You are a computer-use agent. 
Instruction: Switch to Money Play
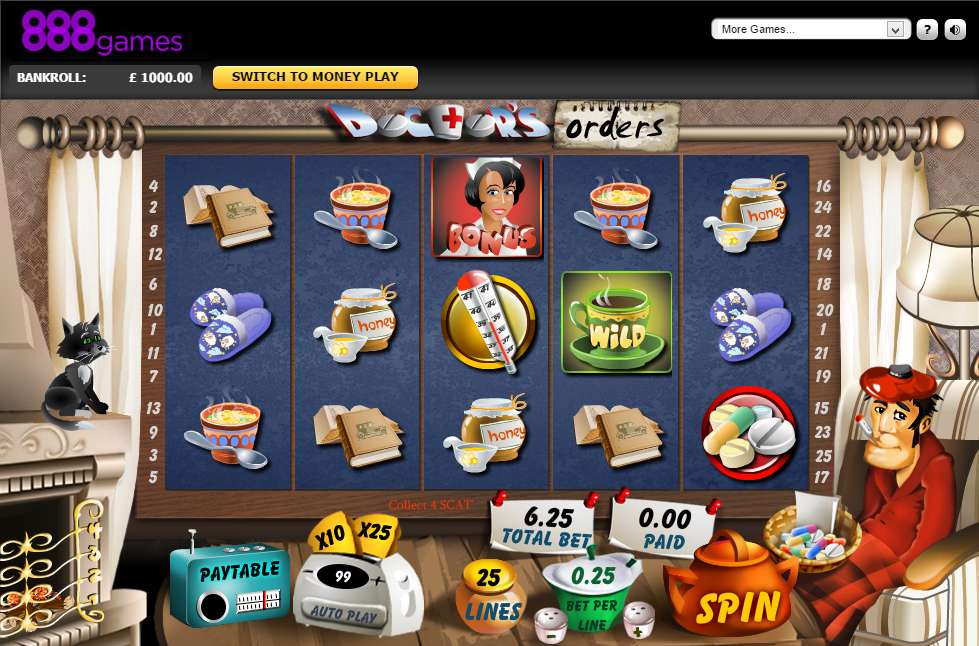(315, 77)
